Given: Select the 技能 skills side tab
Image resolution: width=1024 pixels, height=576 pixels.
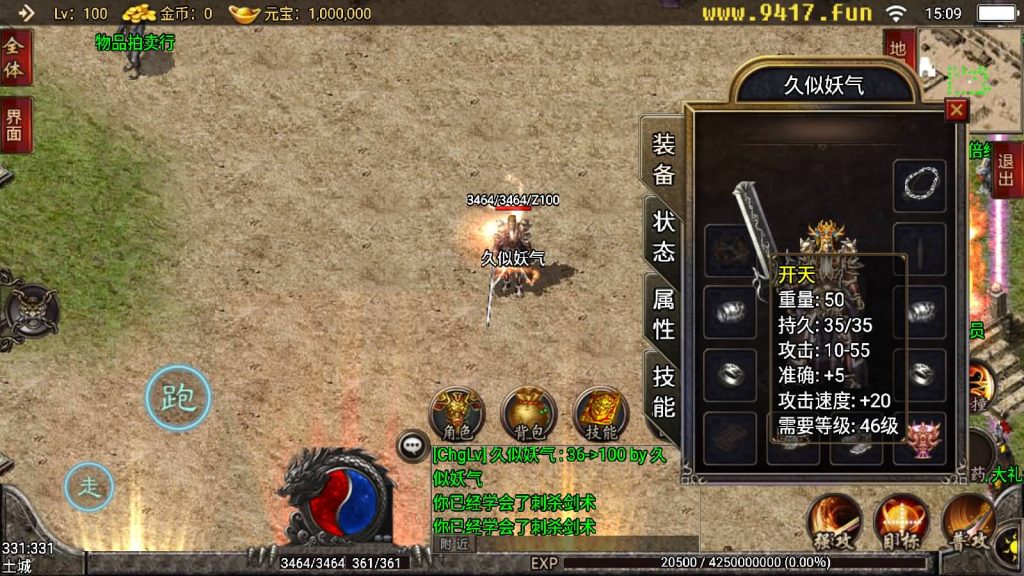Looking at the screenshot, I should 664,391.
